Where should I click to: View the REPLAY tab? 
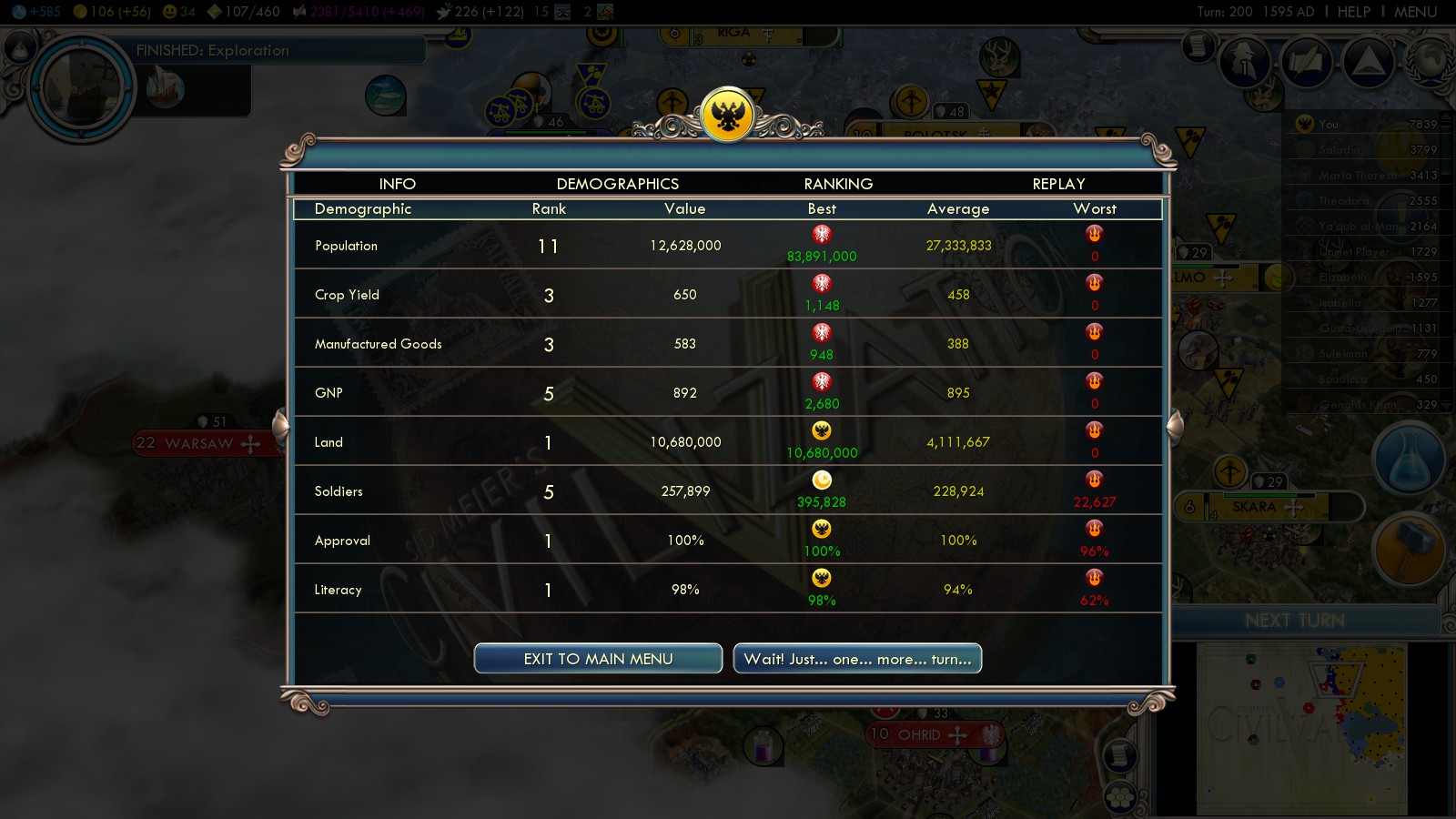[x=1058, y=184]
